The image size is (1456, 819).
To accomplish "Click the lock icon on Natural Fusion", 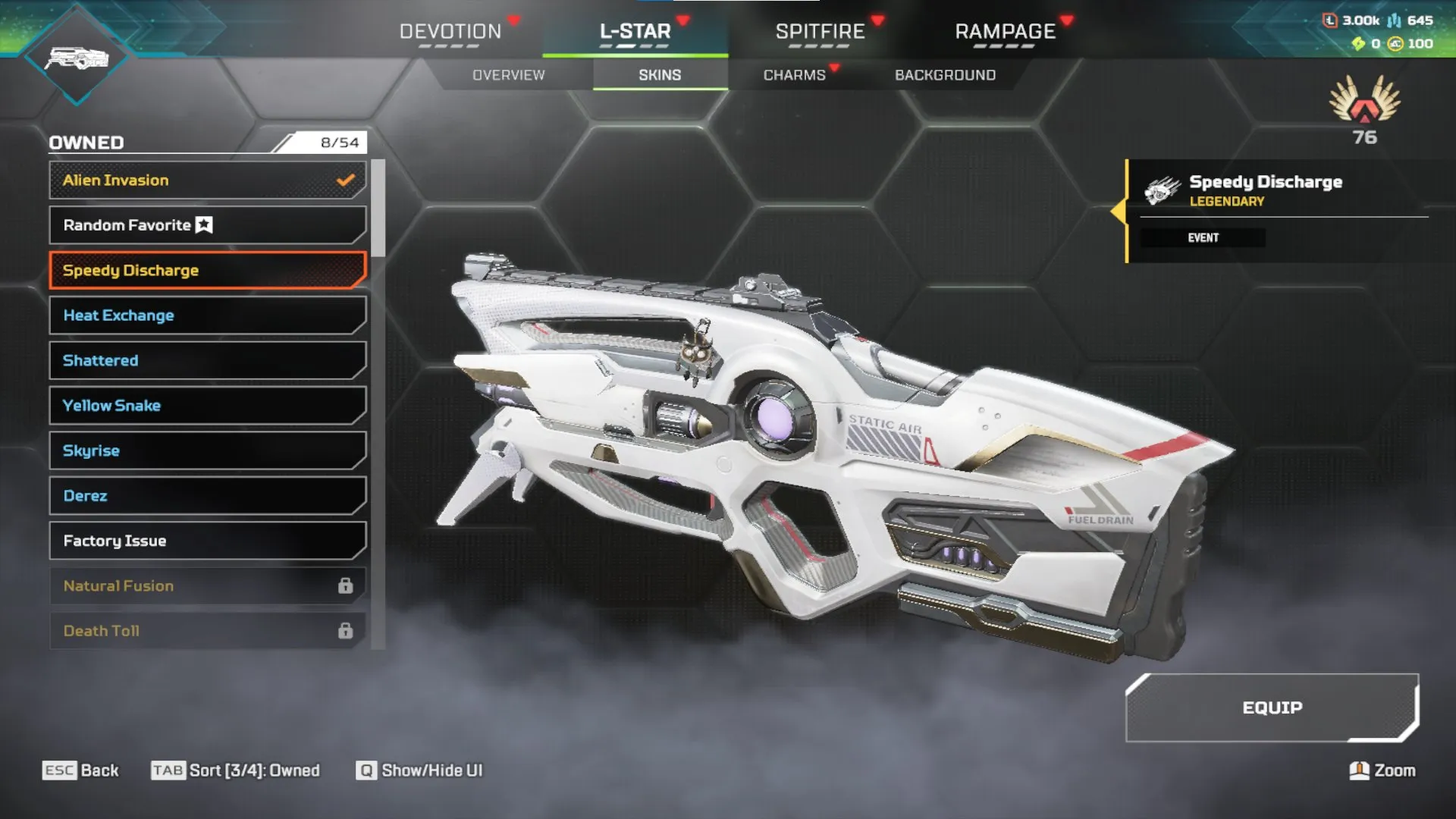I will tap(347, 585).
